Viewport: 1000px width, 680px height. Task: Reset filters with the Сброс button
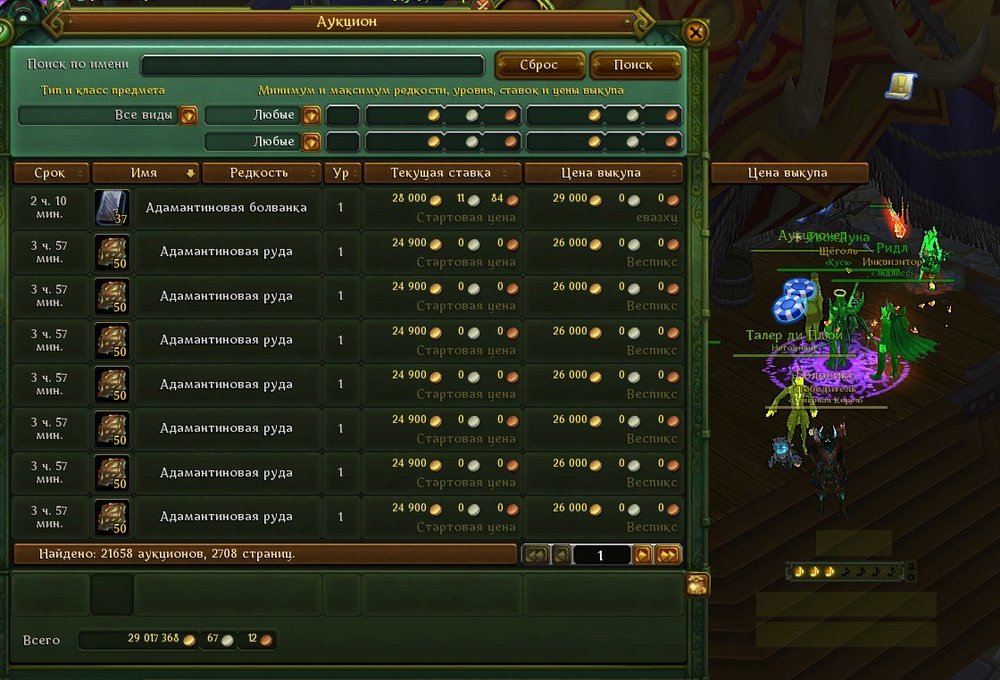[x=539, y=65]
